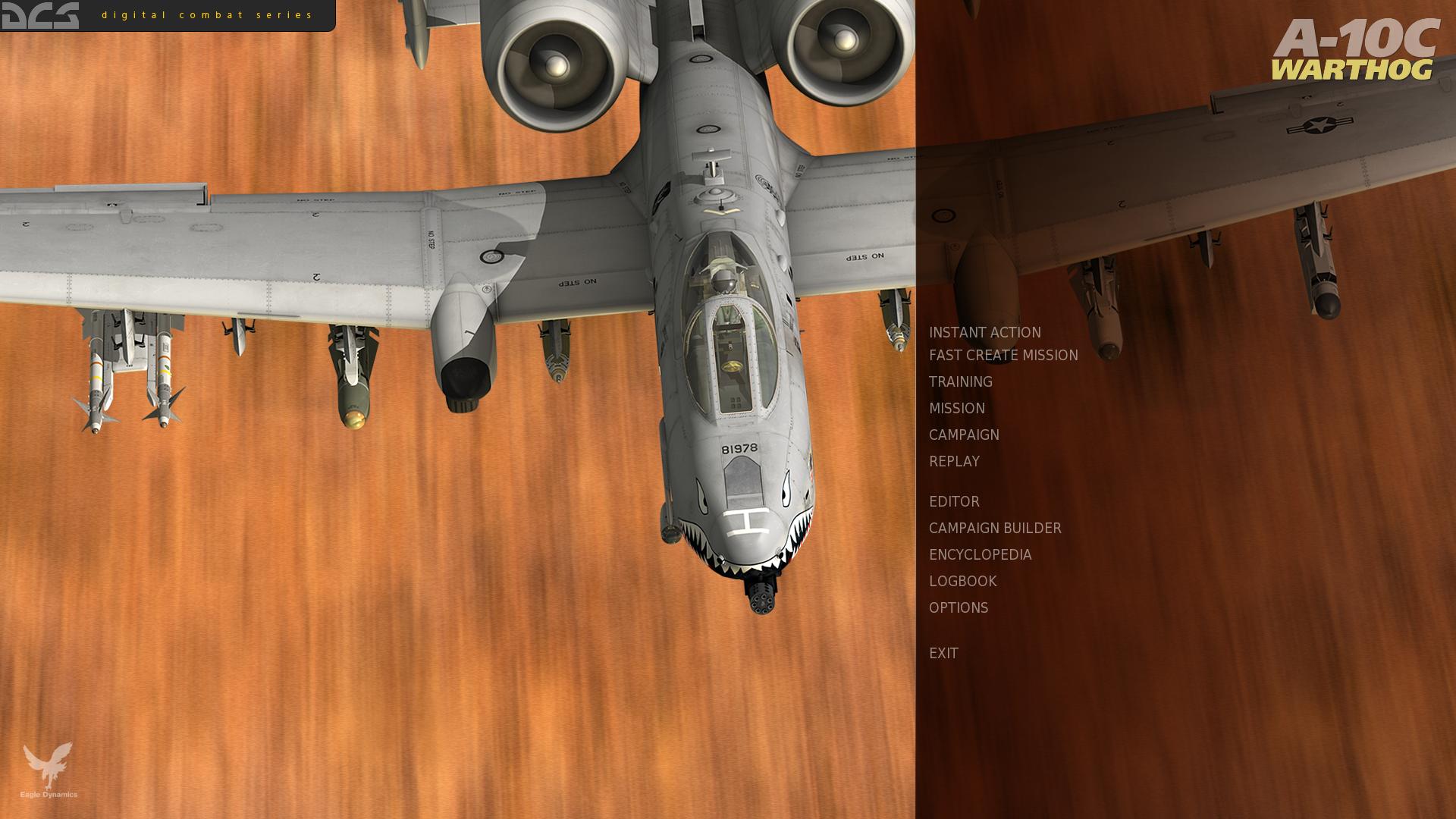1456x819 pixels.
Task: Launch the mission Editor
Action: pyautogui.click(x=953, y=502)
